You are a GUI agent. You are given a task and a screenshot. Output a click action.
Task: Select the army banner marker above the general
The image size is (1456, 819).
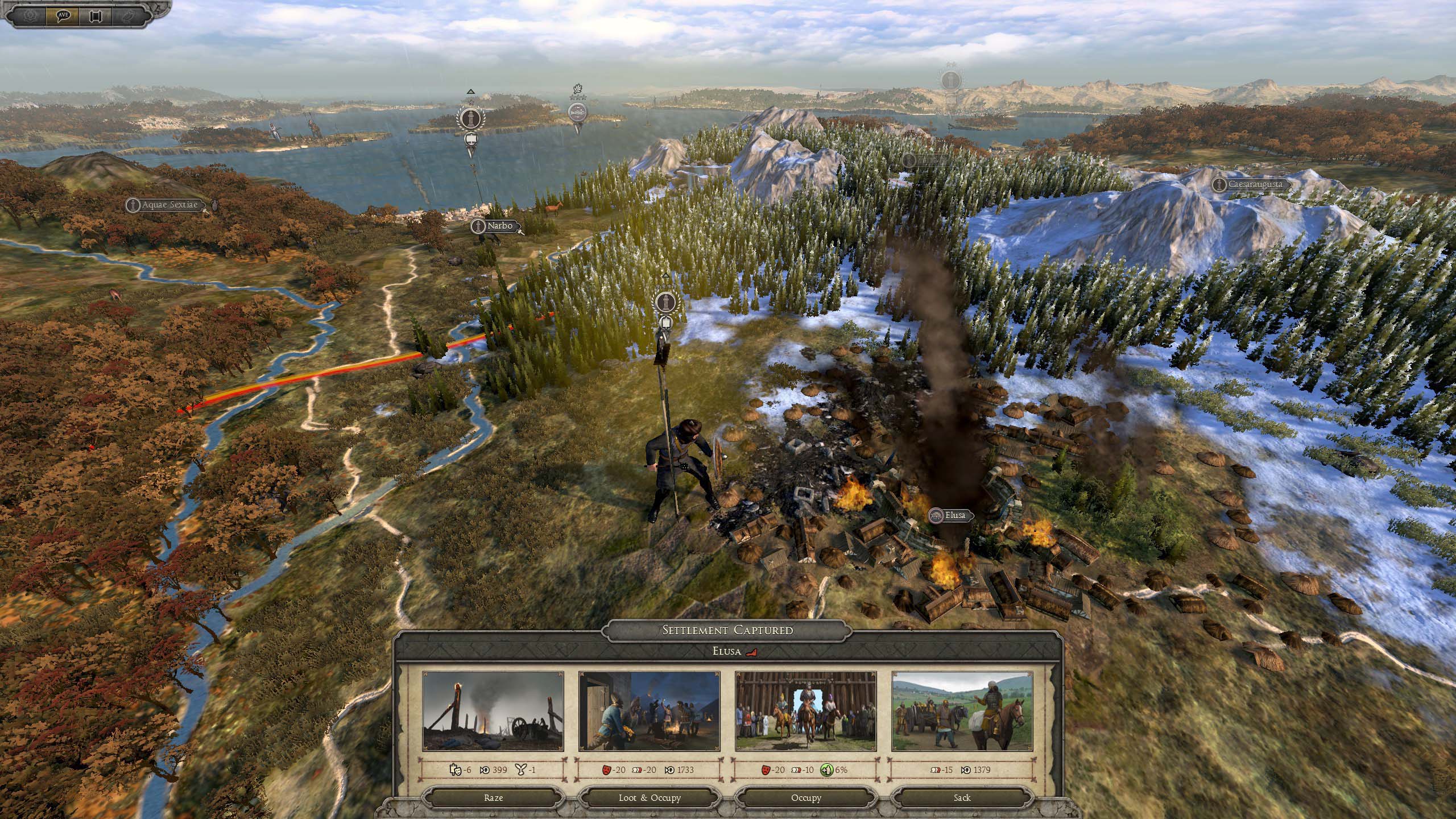[x=665, y=302]
